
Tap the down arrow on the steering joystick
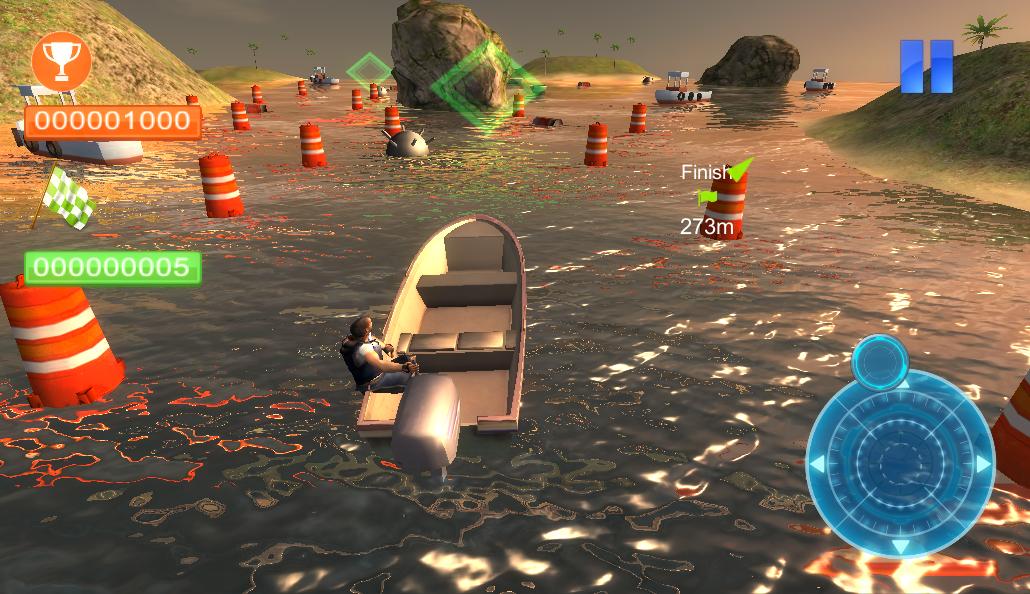tap(899, 545)
